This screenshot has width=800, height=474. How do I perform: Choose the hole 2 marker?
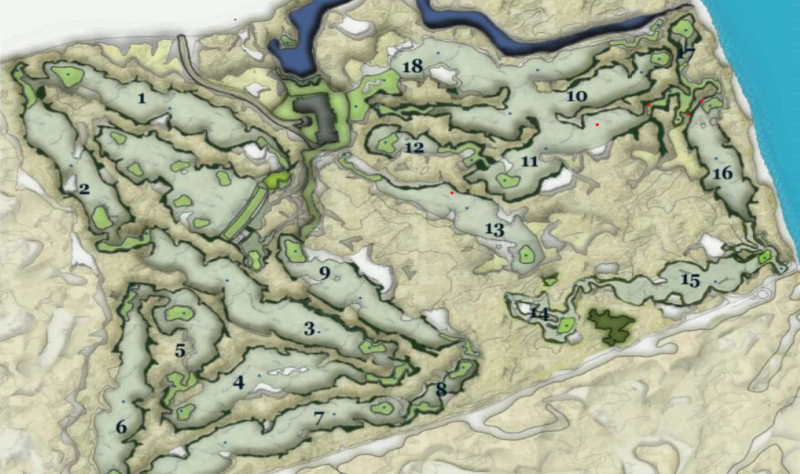click(84, 188)
